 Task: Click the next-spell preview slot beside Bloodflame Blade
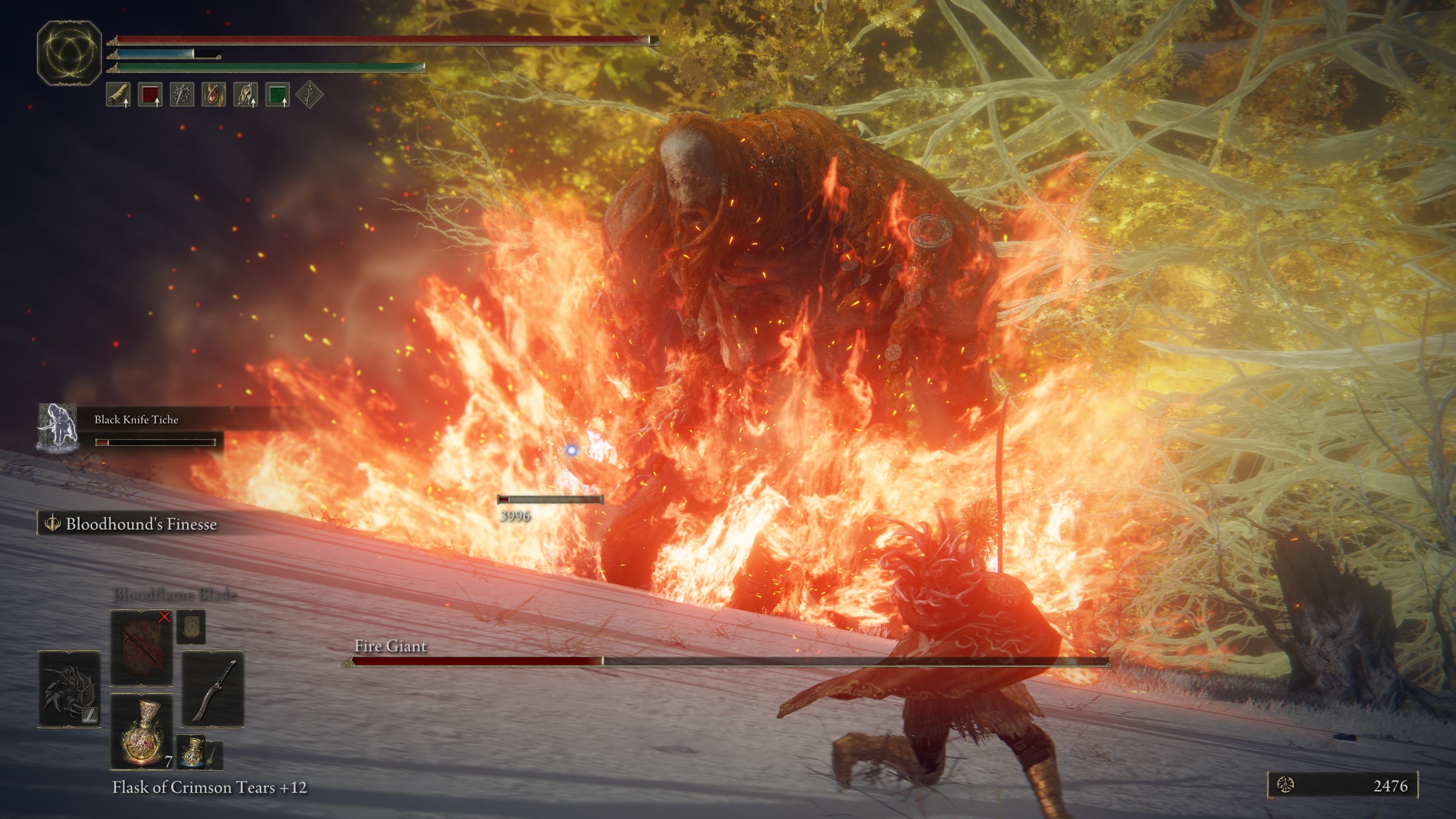191,627
